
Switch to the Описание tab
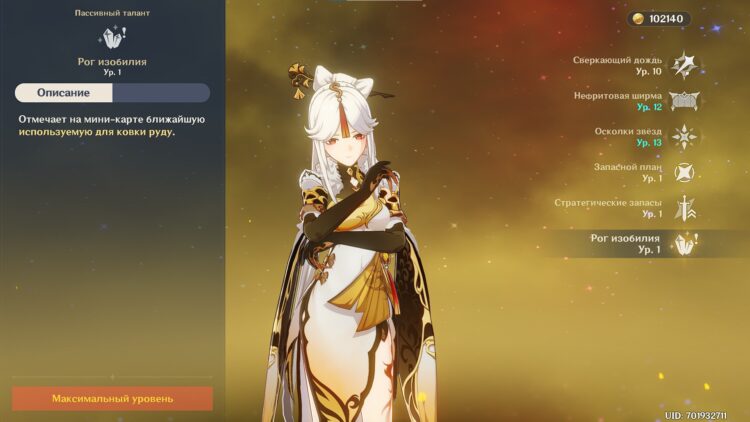64,93
